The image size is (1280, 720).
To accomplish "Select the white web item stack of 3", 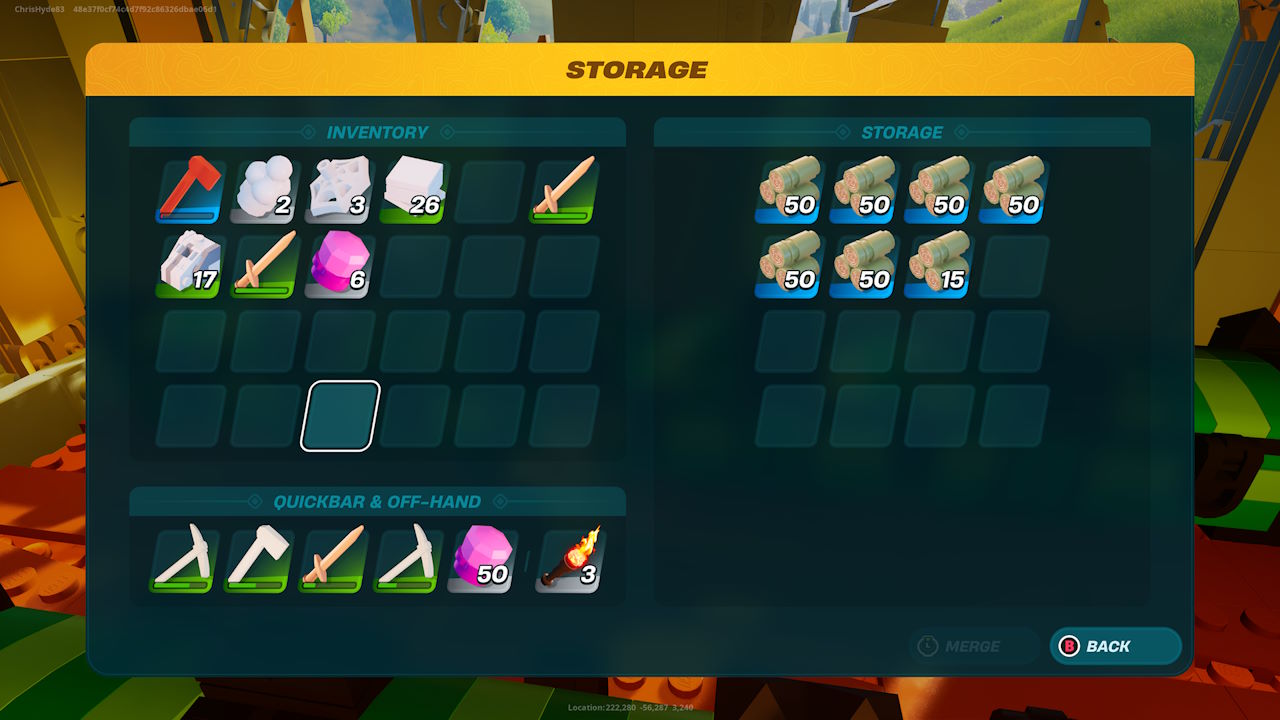I will pyautogui.click(x=340, y=191).
